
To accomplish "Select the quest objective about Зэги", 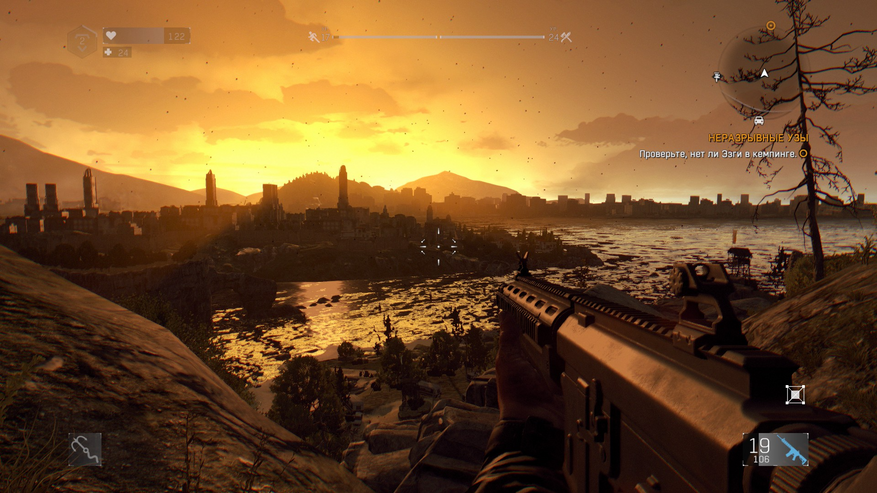I will 718,154.
